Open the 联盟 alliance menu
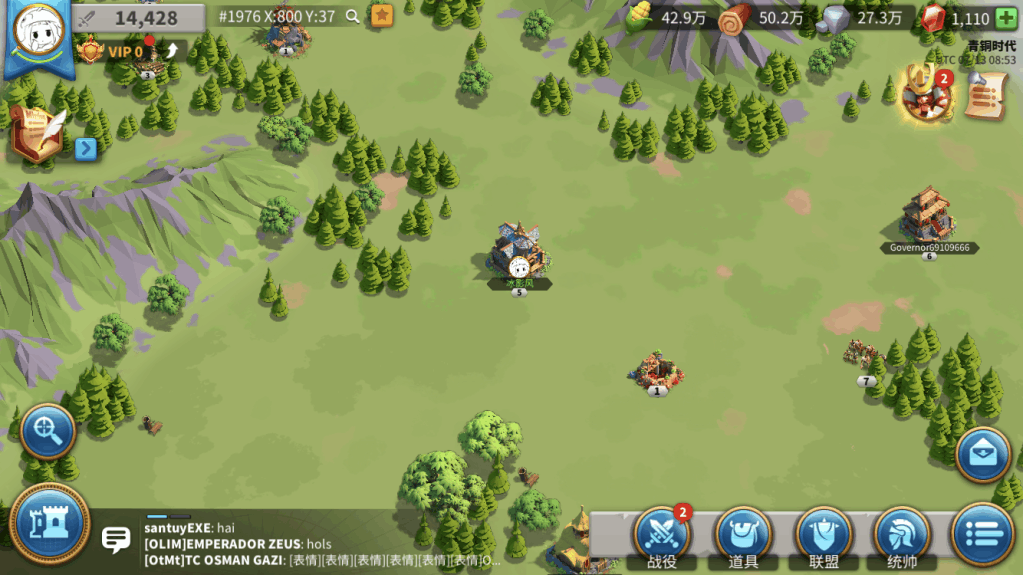Image resolution: width=1023 pixels, height=575 pixels. tap(823, 534)
